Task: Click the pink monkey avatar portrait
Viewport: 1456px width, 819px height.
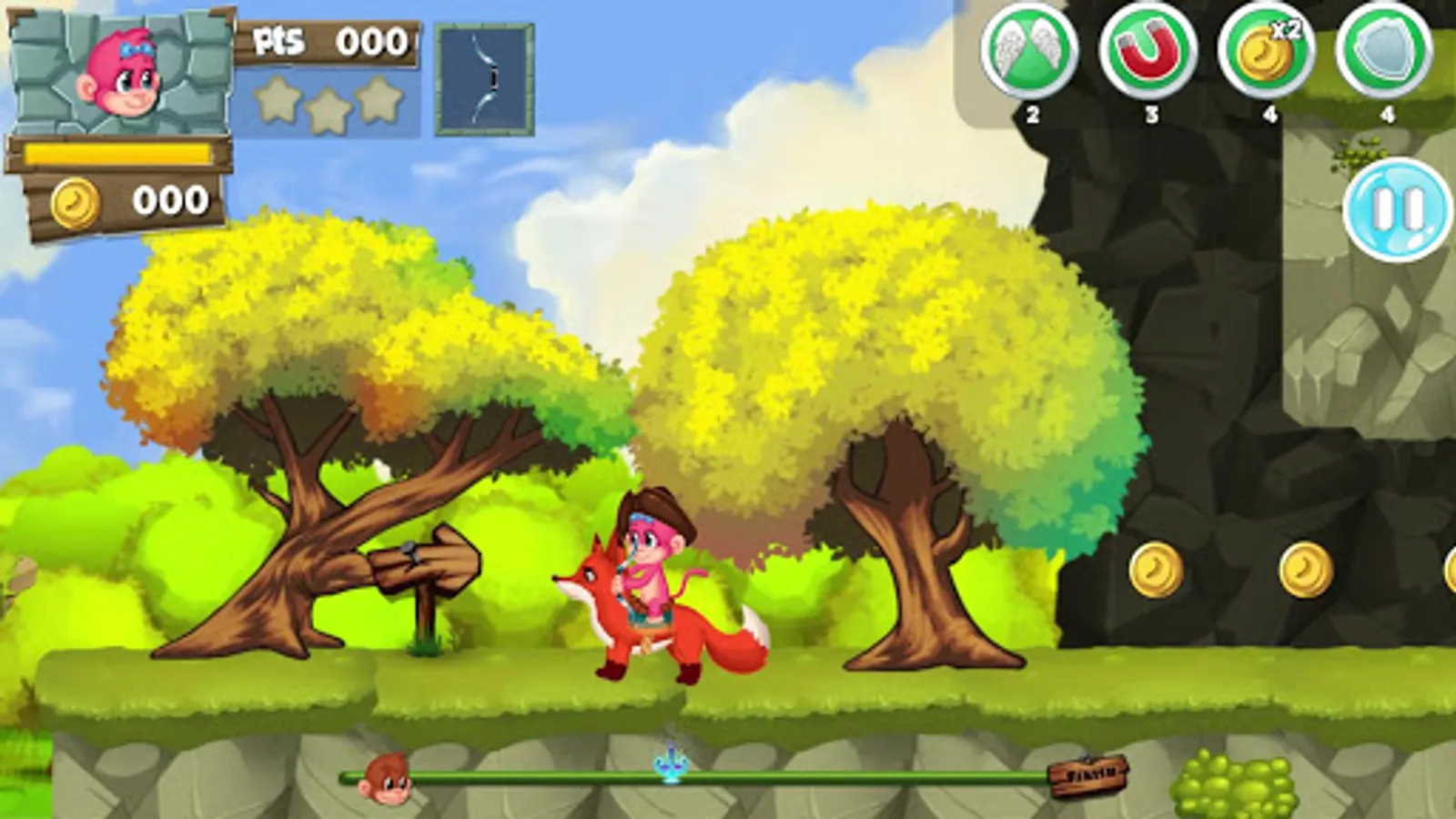Action: click(123, 73)
